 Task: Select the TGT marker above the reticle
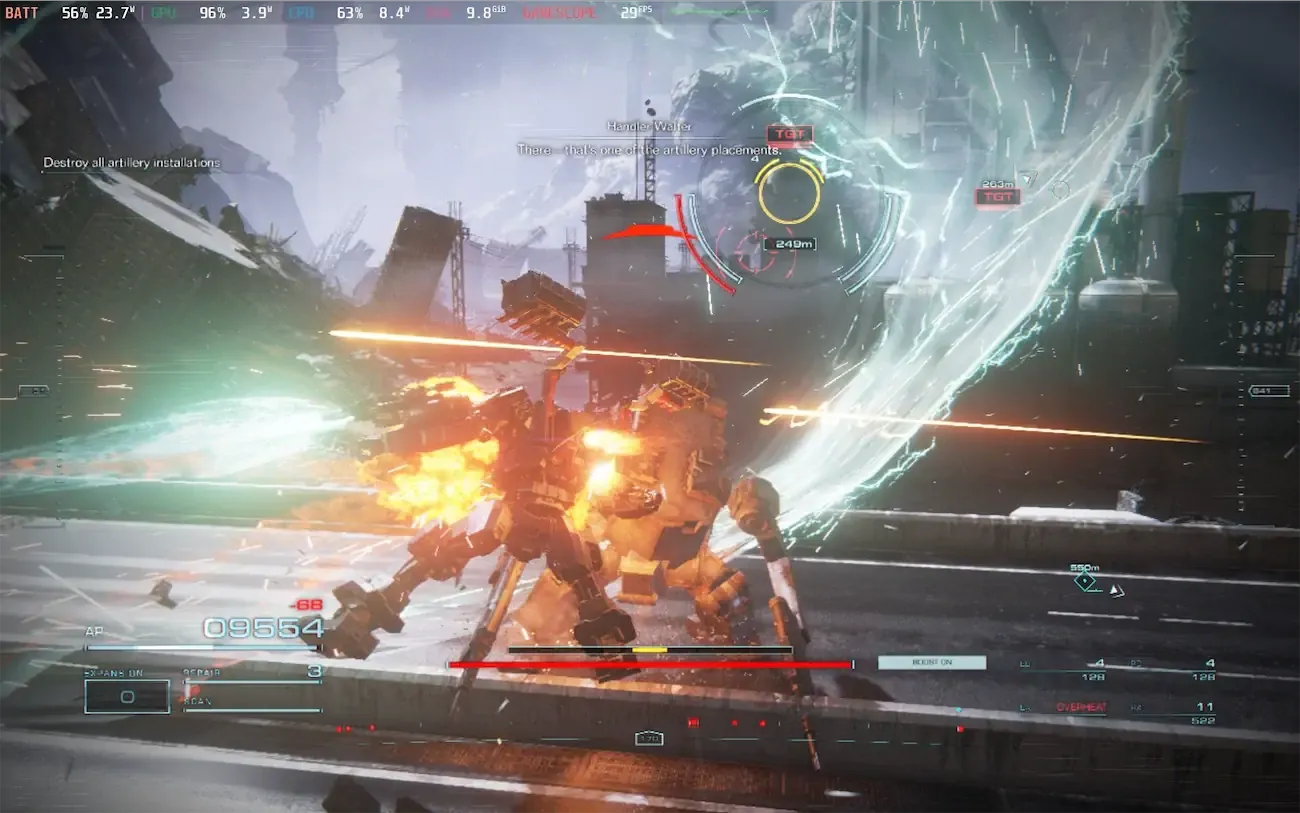click(x=789, y=134)
